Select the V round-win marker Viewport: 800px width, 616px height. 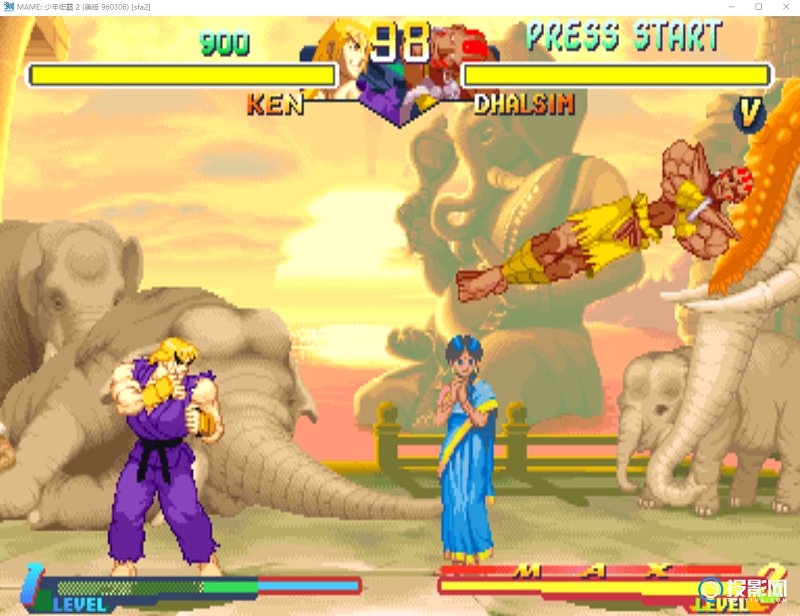(749, 114)
